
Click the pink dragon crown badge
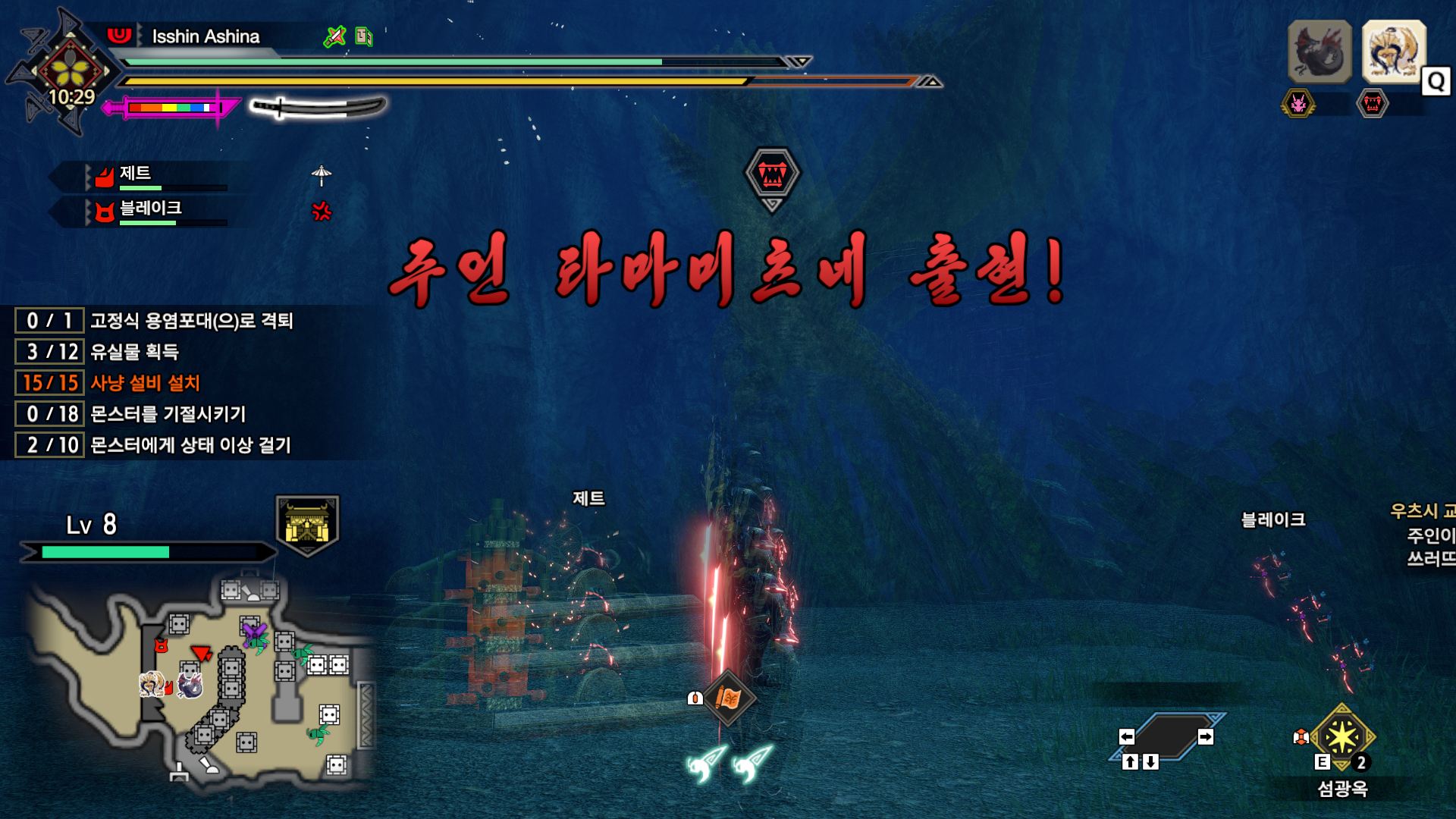pos(1300,104)
